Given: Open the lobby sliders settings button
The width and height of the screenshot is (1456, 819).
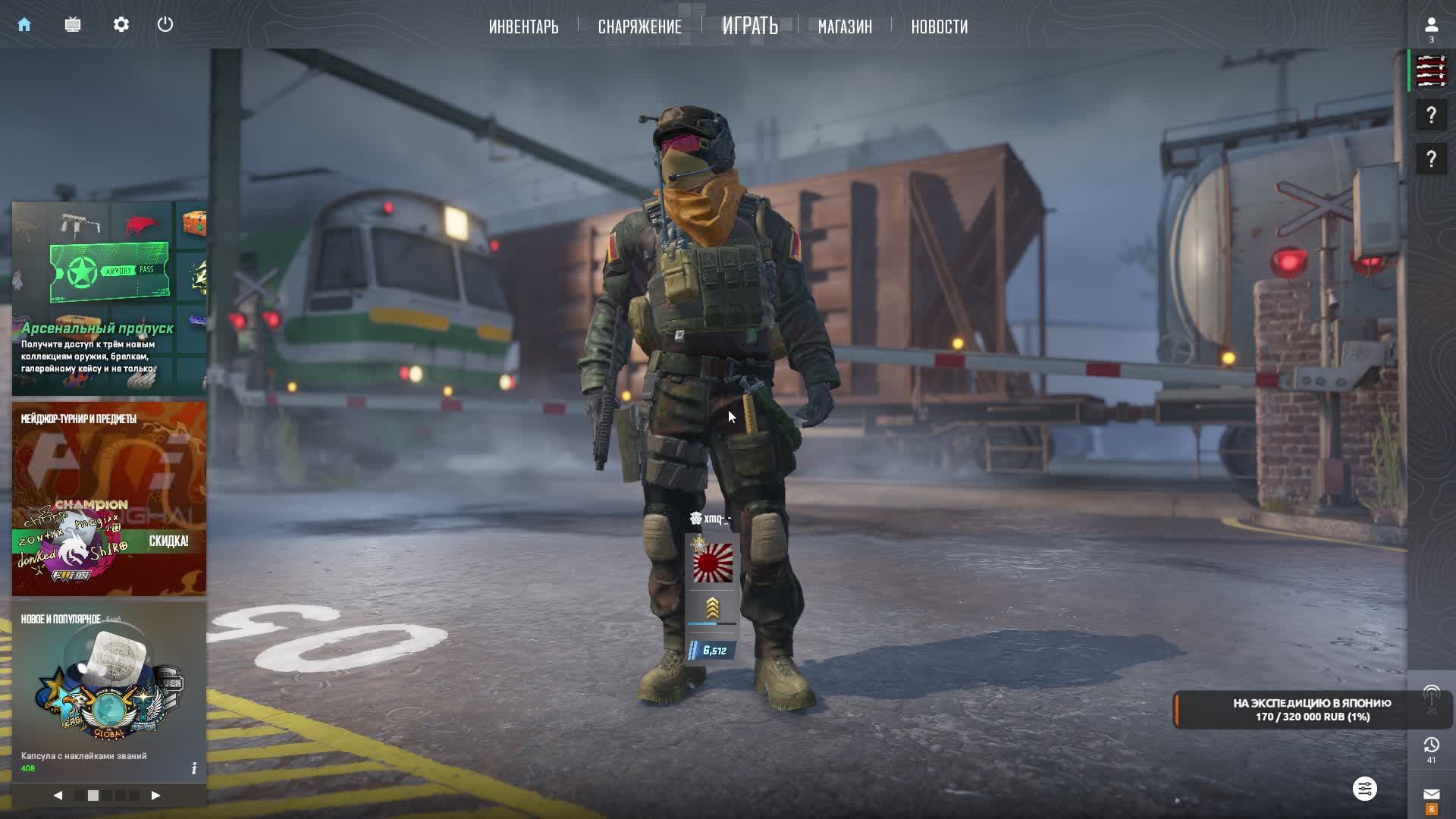Looking at the screenshot, I should pyautogui.click(x=1364, y=789).
